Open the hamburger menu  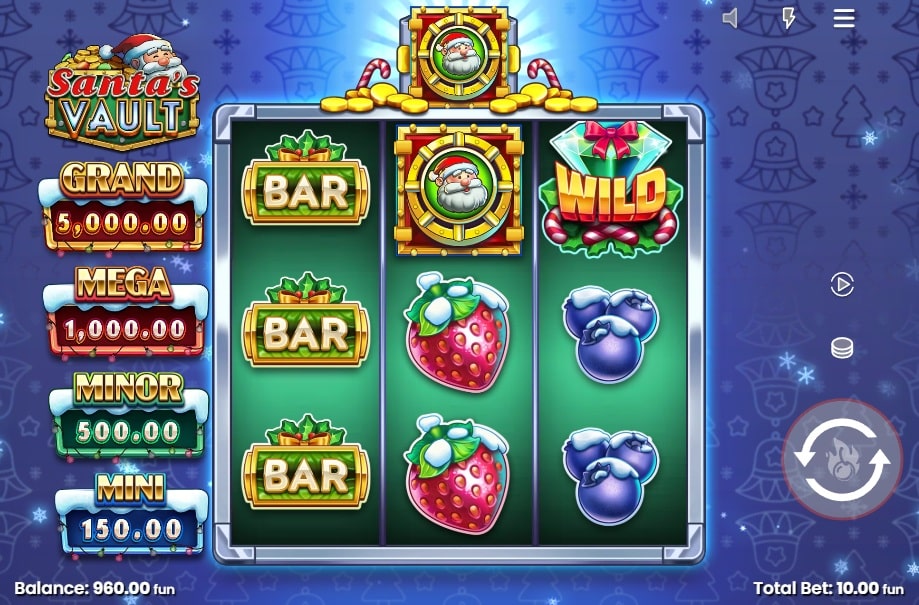[x=844, y=18]
